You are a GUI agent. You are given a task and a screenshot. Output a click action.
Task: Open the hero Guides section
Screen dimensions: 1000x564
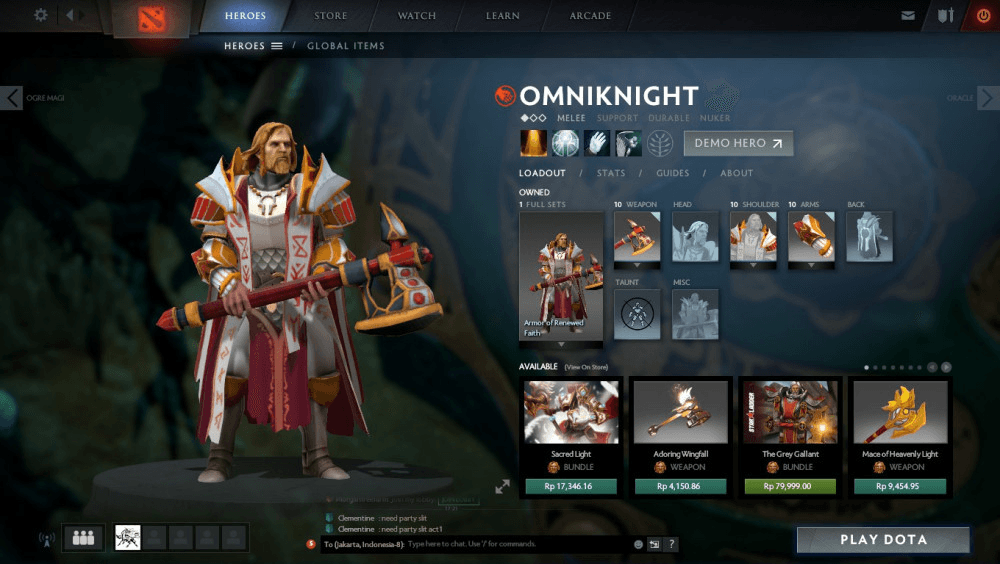[x=673, y=173]
